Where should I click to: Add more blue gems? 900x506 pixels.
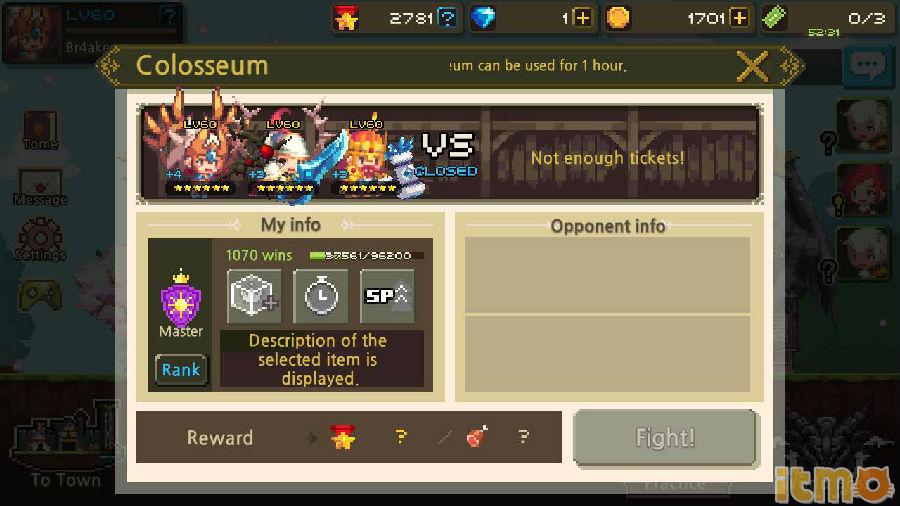(583, 18)
